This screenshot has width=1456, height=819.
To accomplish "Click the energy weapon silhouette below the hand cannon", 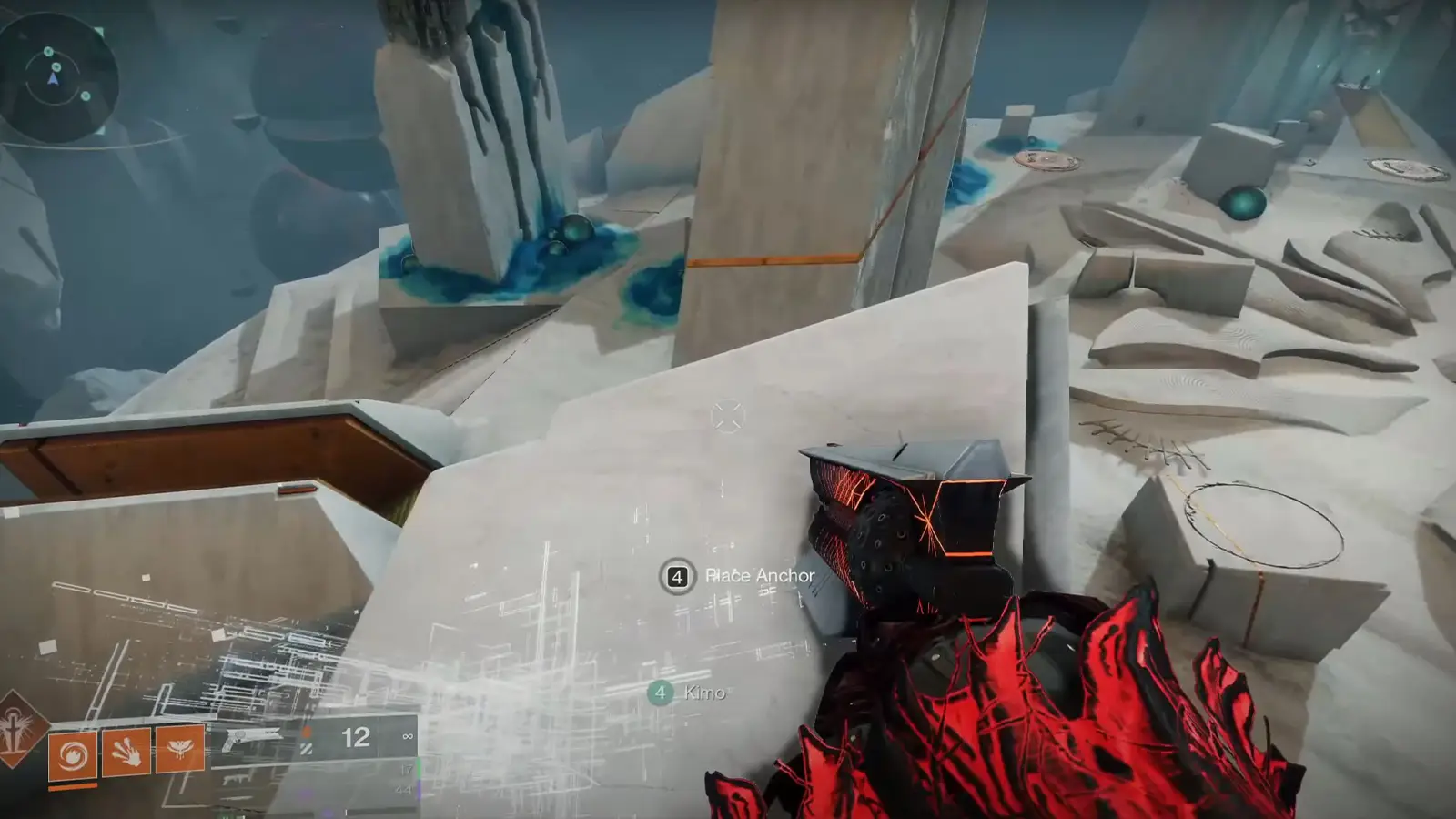I will pos(235,781).
